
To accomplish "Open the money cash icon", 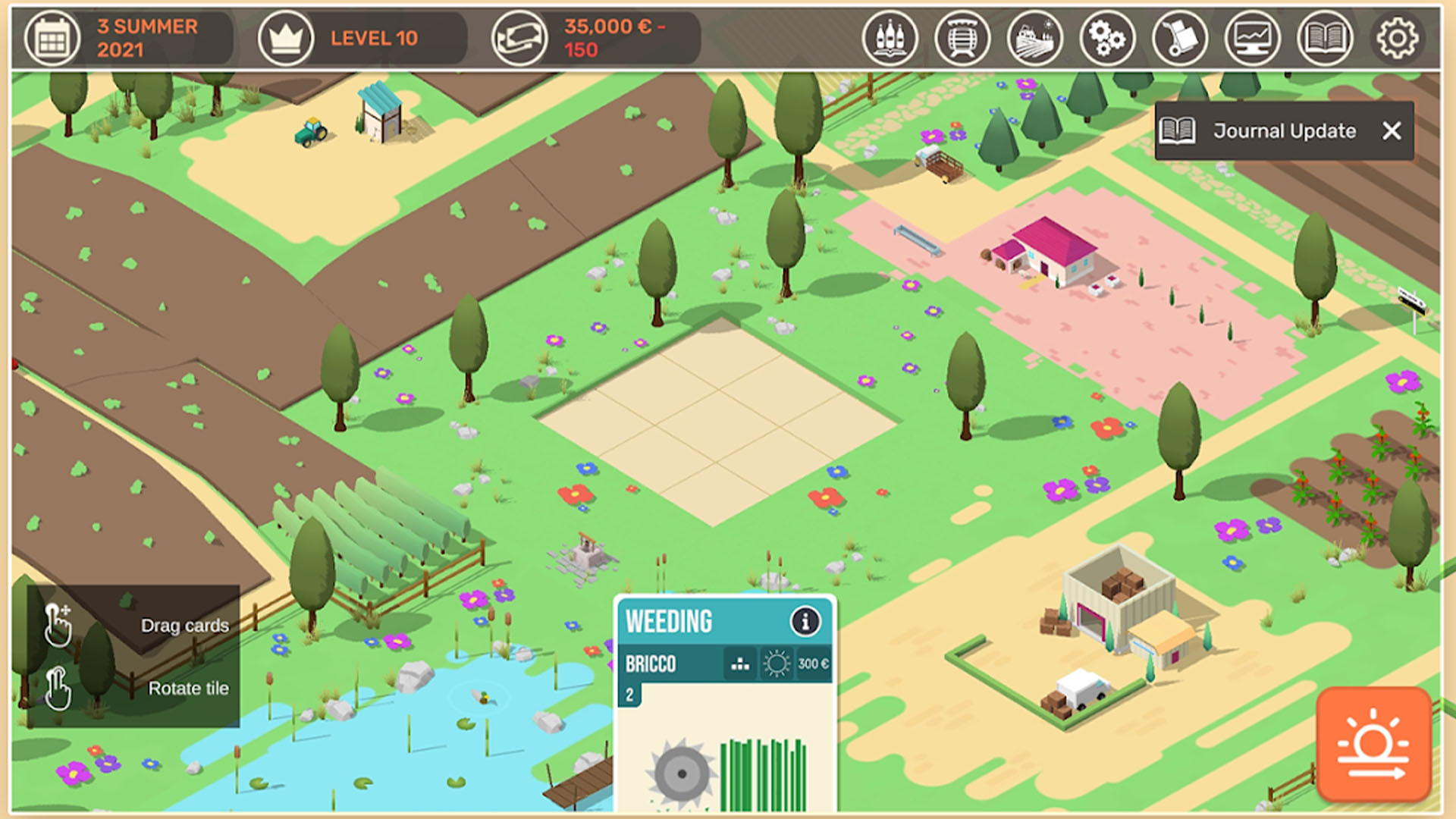I will [x=519, y=38].
